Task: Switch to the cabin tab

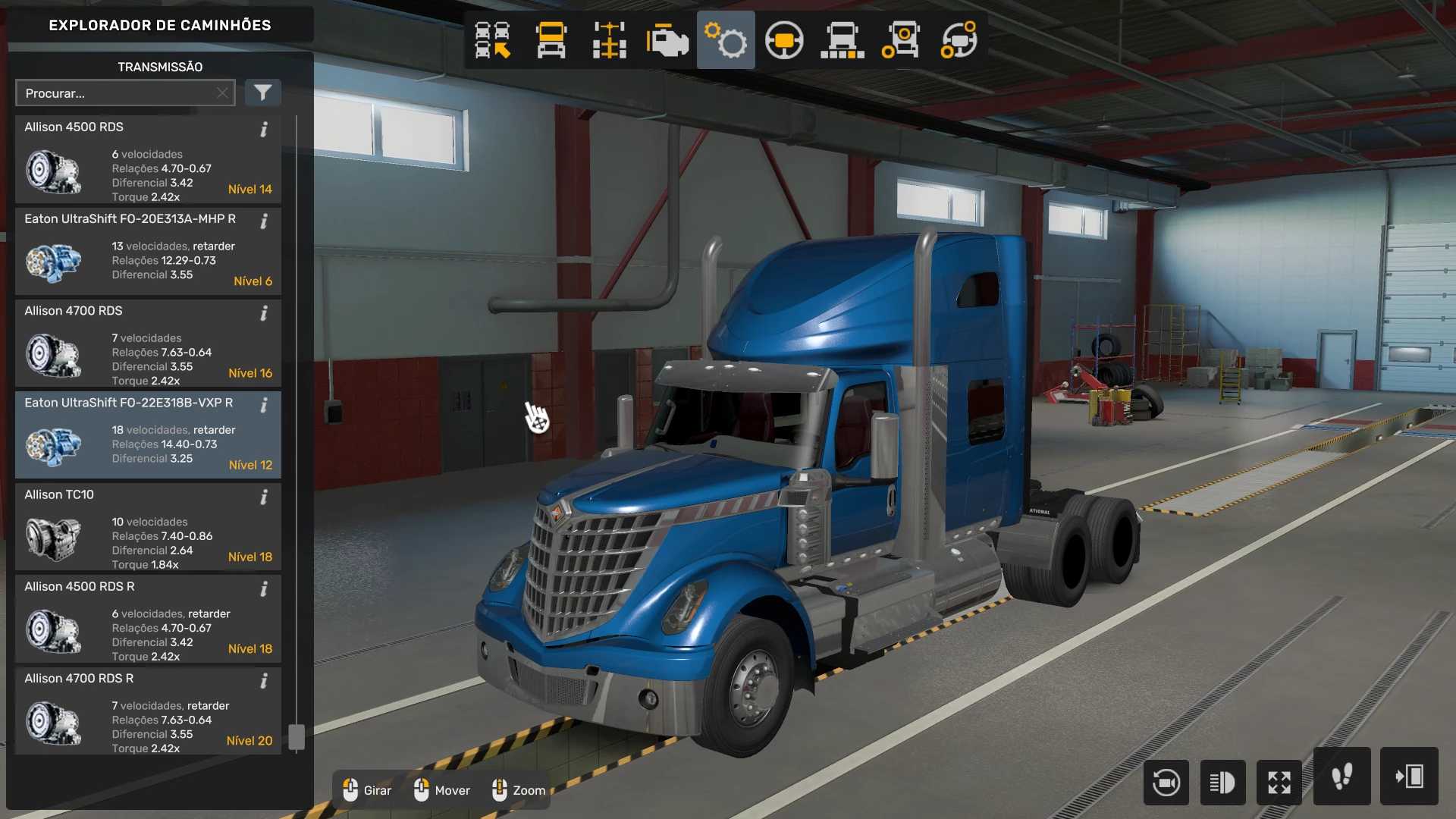Action: [551, 40]
